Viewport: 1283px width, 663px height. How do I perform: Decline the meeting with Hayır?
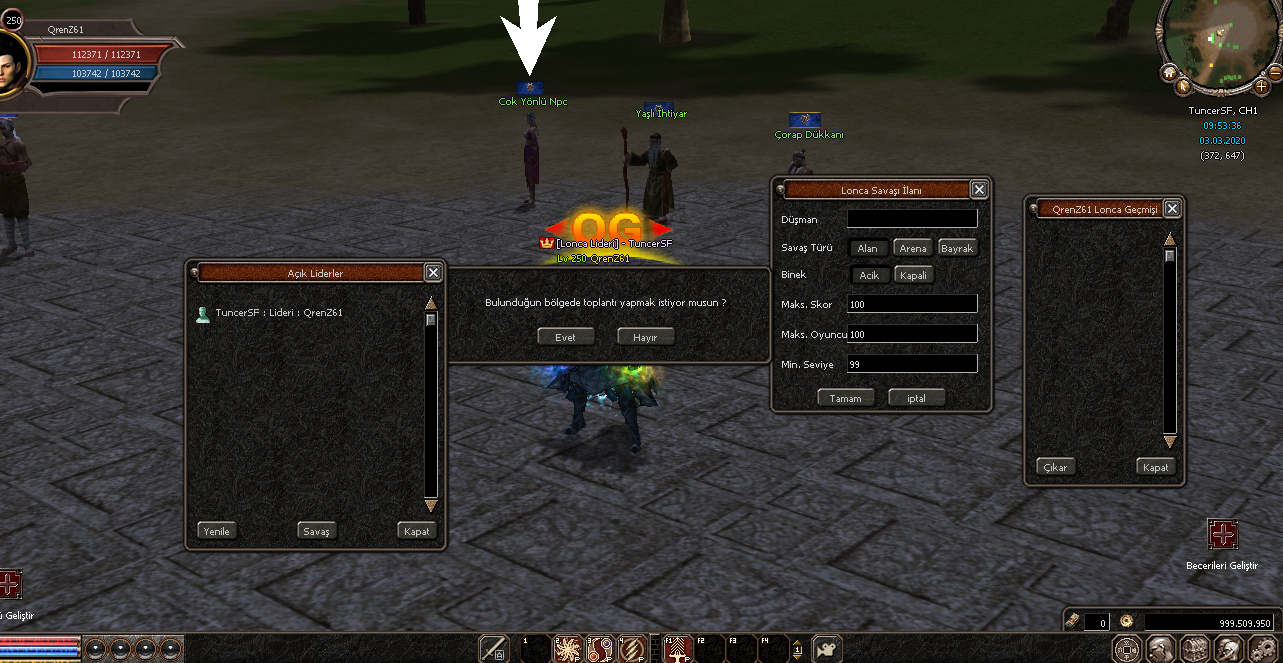point(645,337)
